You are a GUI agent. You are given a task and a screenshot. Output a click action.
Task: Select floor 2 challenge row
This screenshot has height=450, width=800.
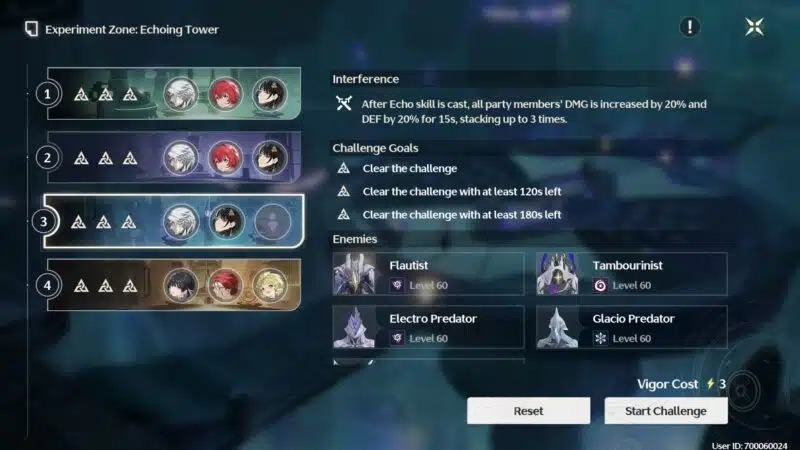pos(174,158)
